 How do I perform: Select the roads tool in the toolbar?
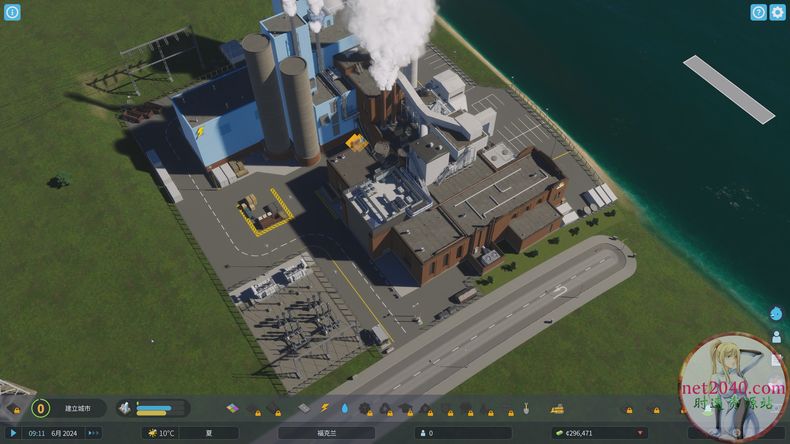click(x=304, y=408)
